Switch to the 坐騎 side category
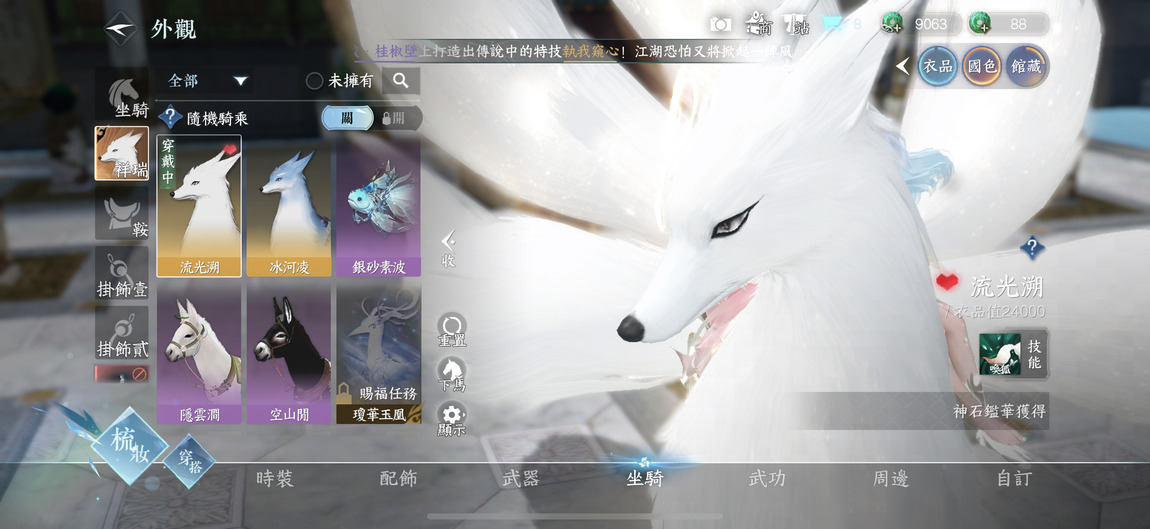Viewport: 1150px width, 529px height. tap(122, 95)
